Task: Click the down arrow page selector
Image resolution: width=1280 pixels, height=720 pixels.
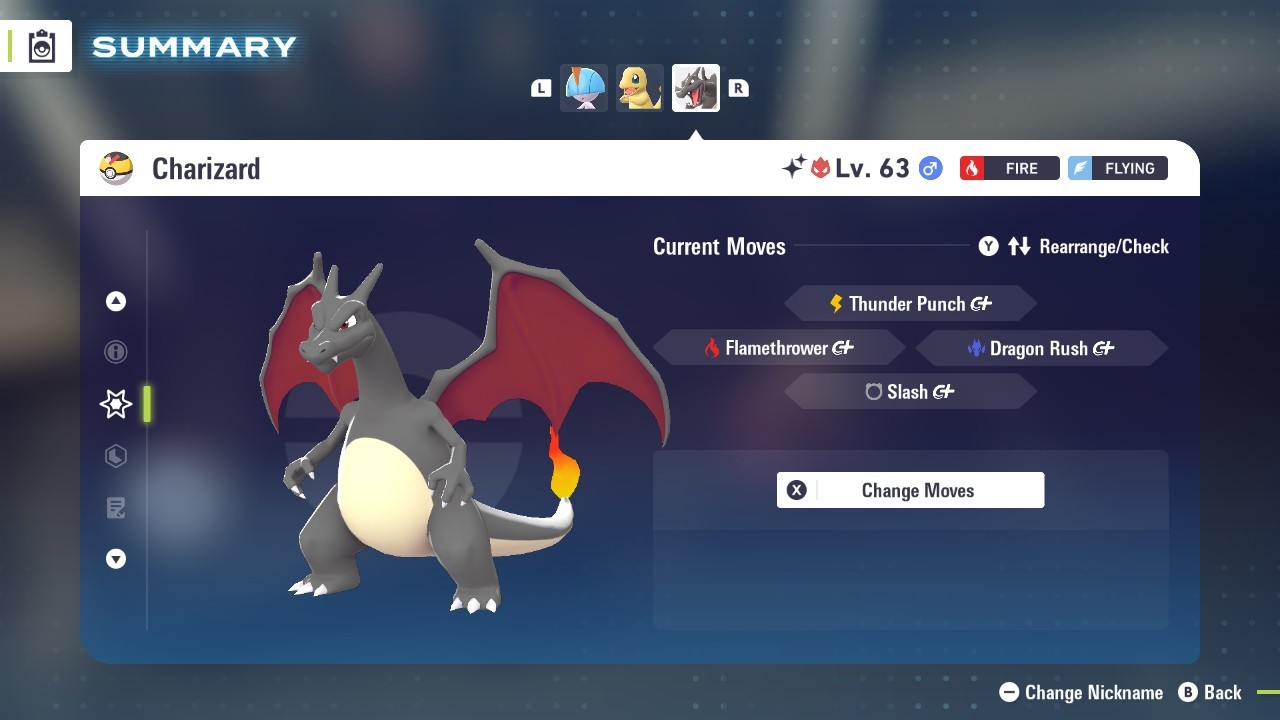Action: tap(116, 560)
